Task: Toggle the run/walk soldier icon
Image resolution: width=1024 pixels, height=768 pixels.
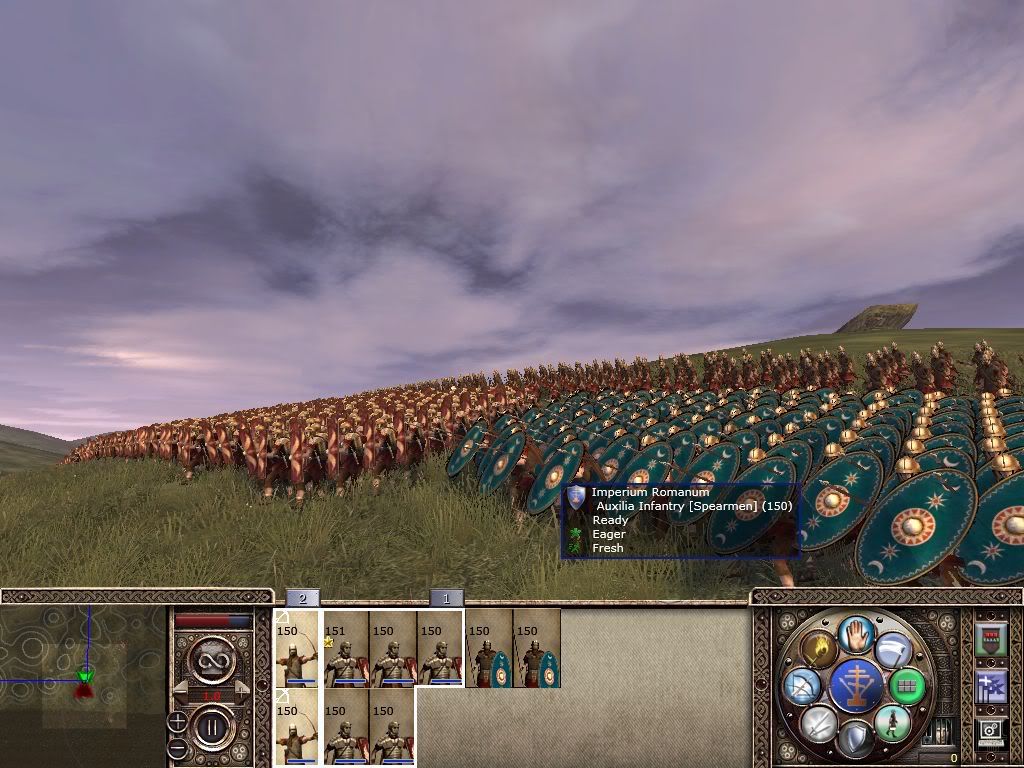Action: tap(893, 723)
